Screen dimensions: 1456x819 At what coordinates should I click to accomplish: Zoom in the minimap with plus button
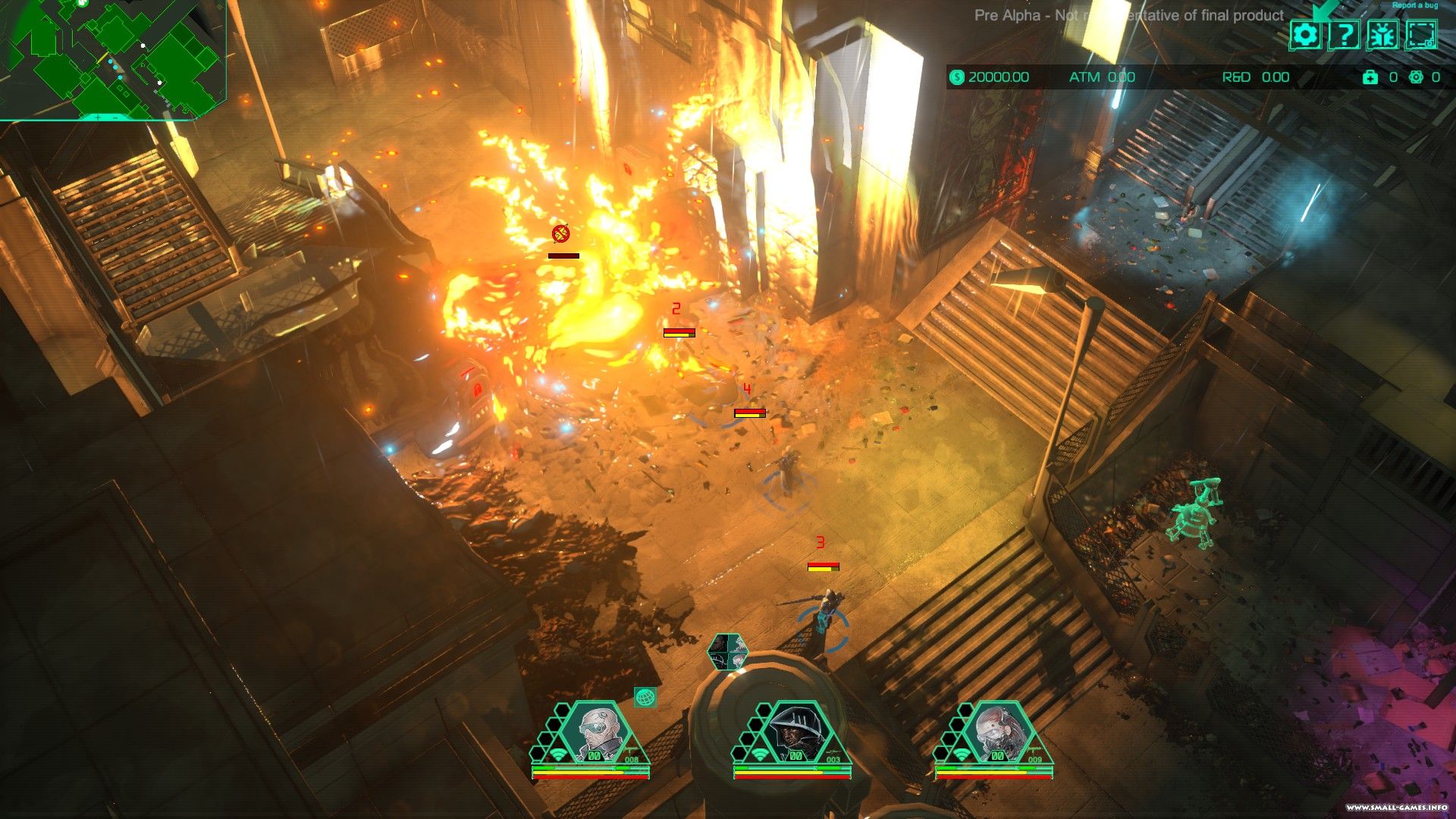coord(97,118)
